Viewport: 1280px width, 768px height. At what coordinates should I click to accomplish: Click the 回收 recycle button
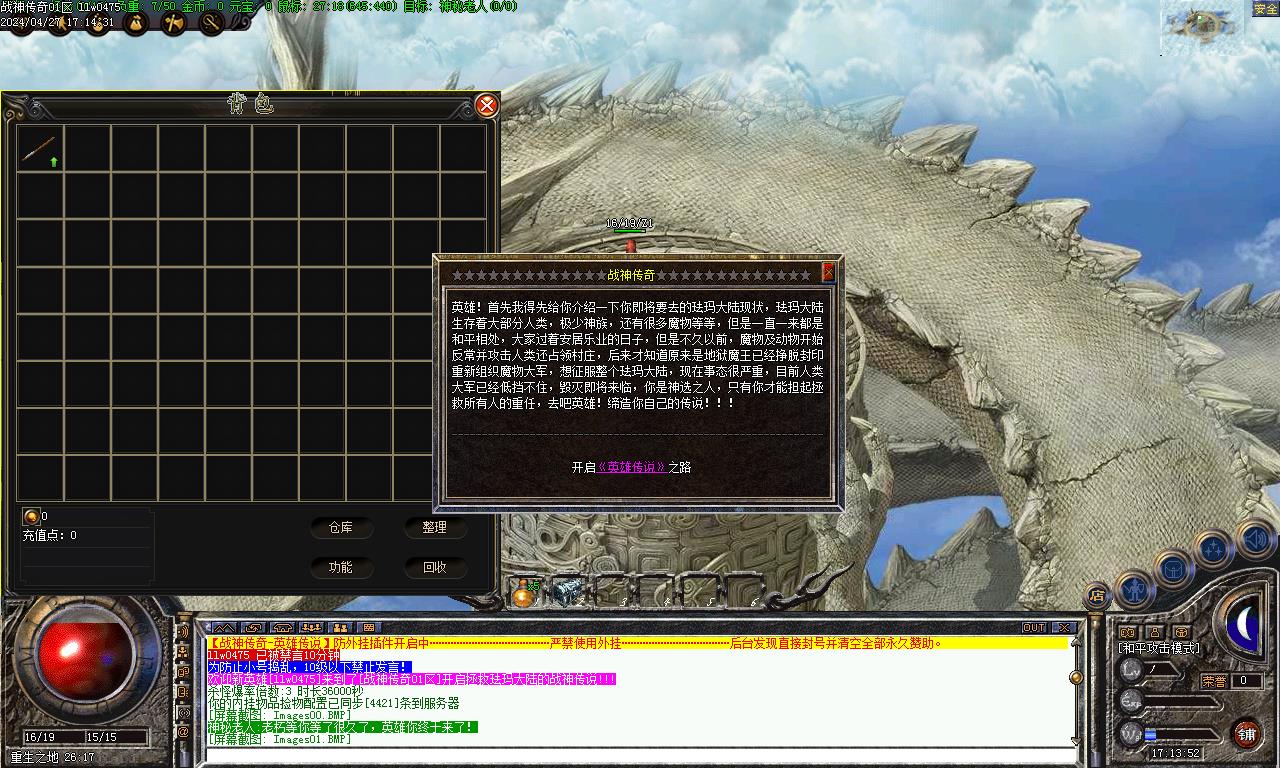tap(435, 567)
